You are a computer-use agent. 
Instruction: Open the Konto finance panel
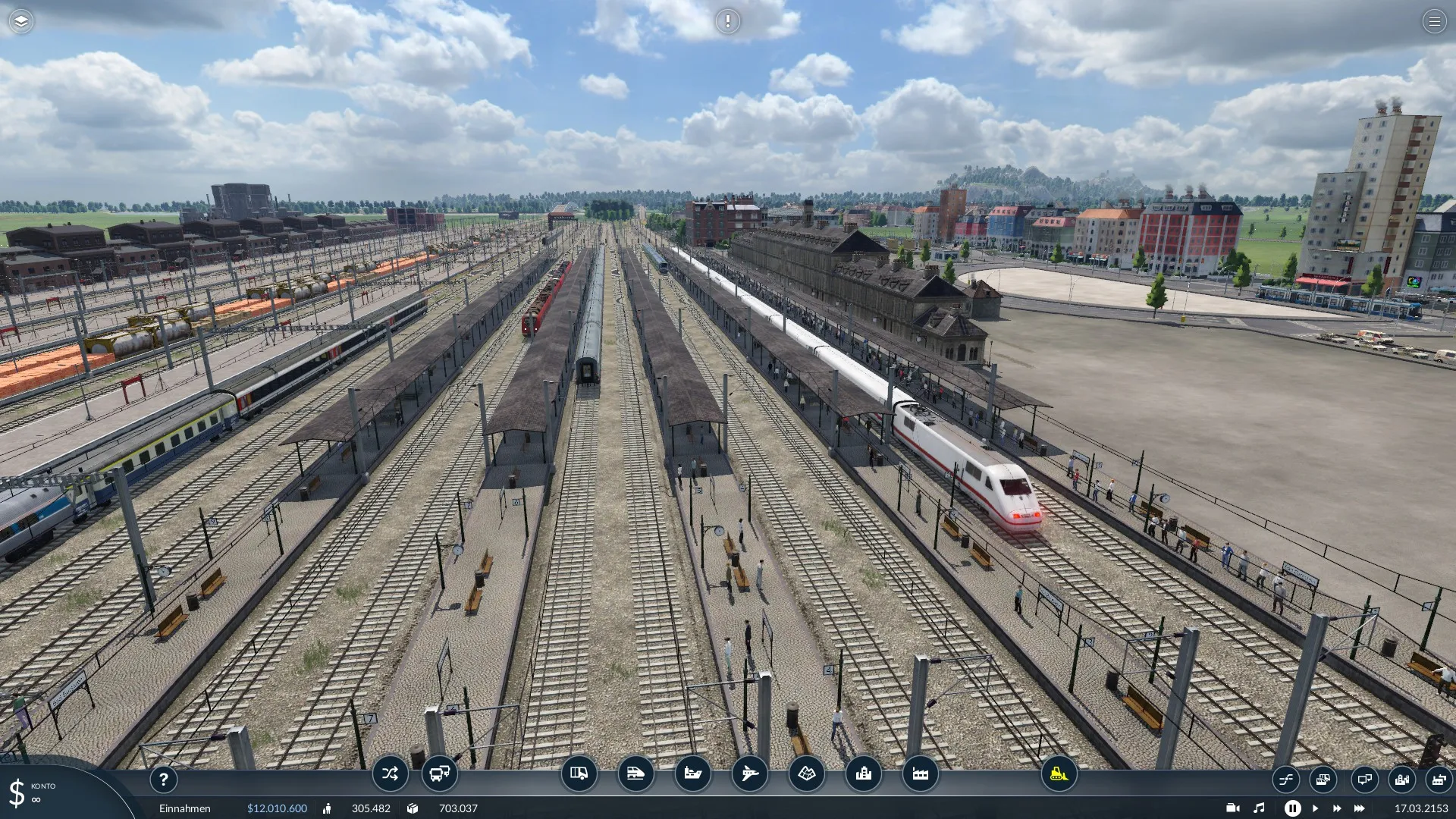34,792
